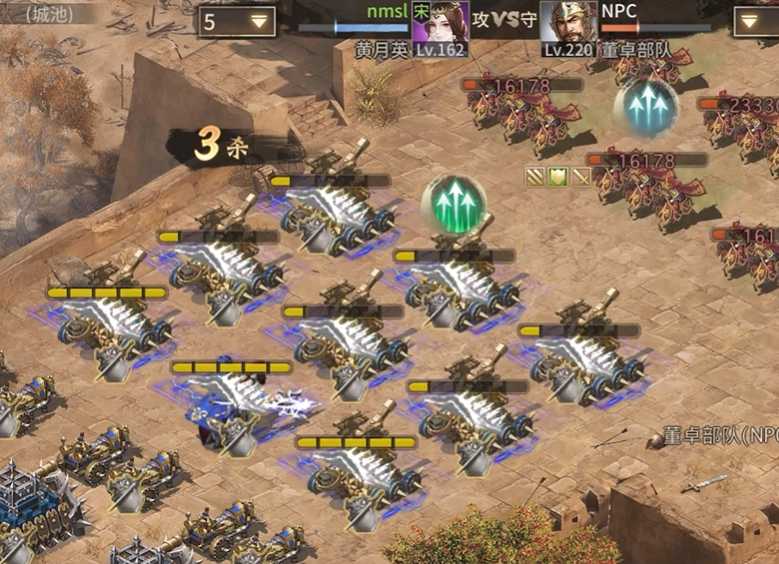
Task: Click the shield status icon
Action: (558, 177)
